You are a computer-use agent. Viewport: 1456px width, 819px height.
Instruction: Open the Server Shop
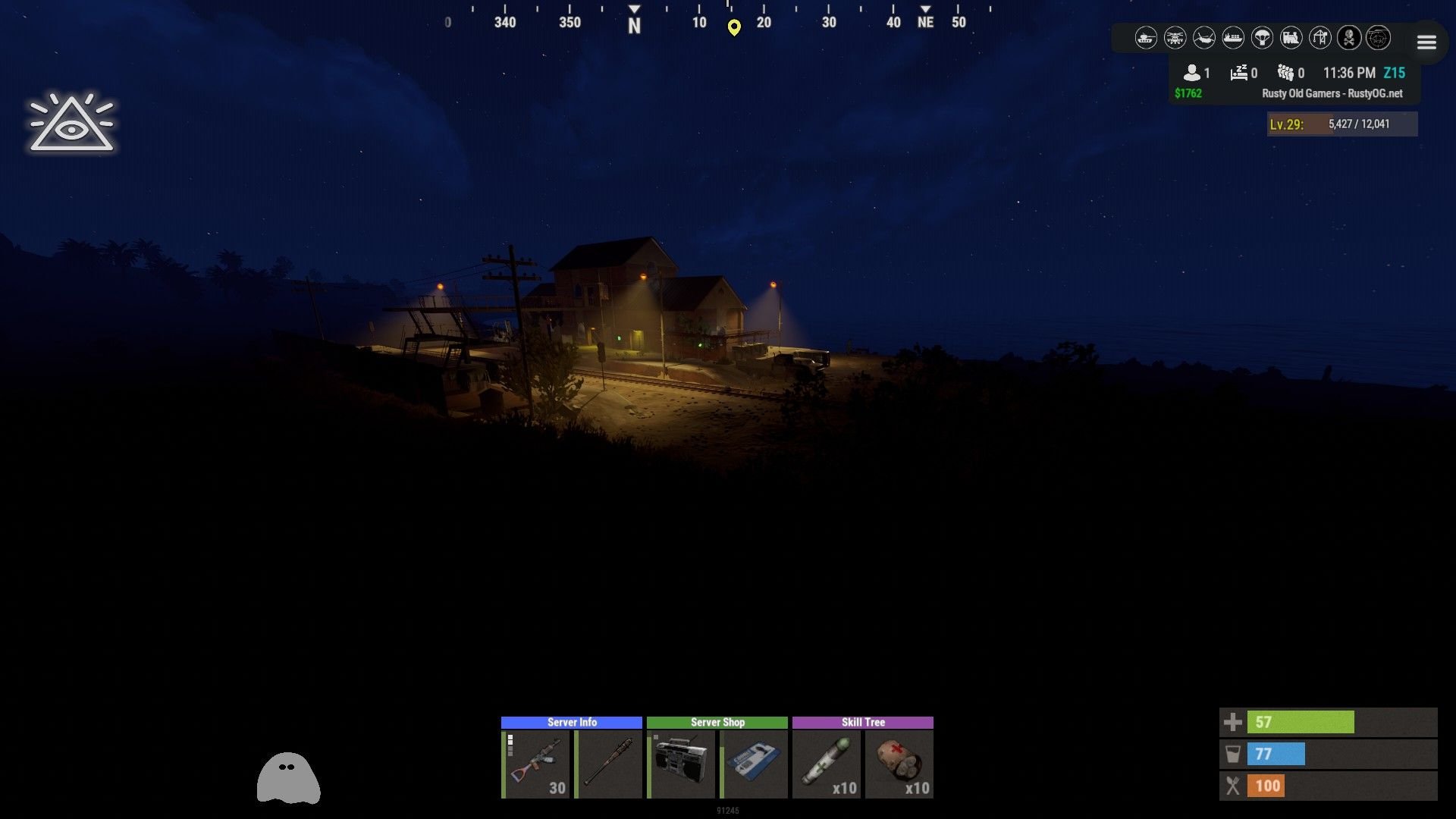tap(717, 722)
